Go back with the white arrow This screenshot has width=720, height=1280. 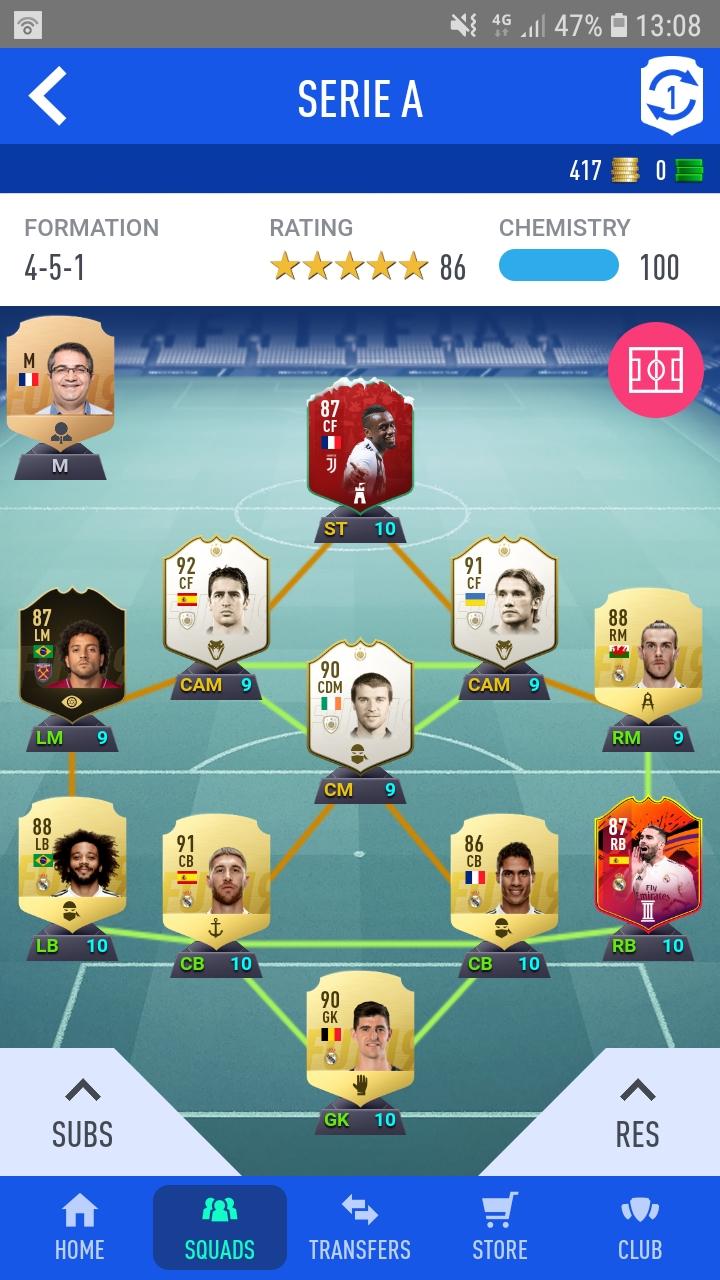[47, 97]
